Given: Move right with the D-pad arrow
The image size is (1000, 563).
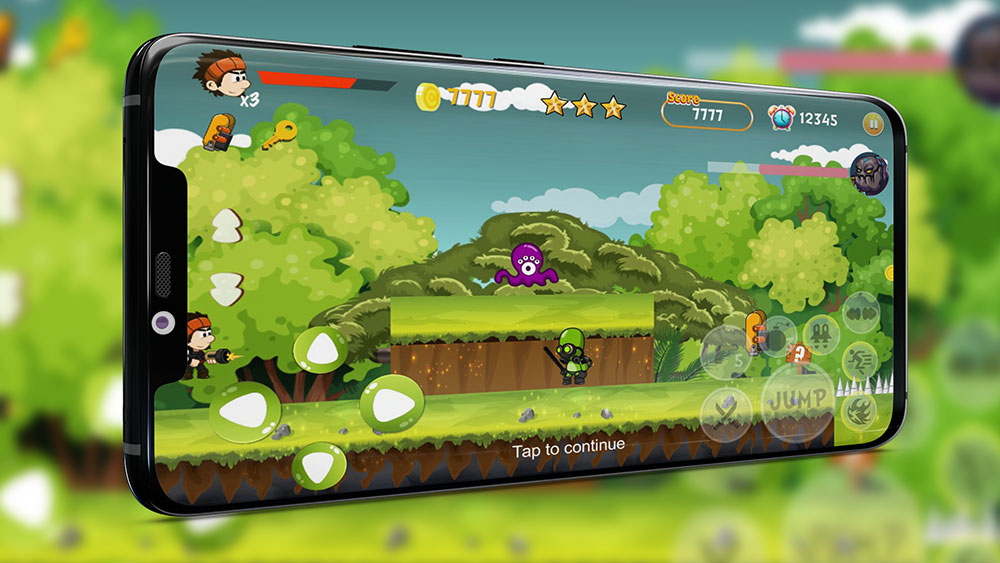Looking at the screenshot, I should pyautogui.click(x=392, y=403).
